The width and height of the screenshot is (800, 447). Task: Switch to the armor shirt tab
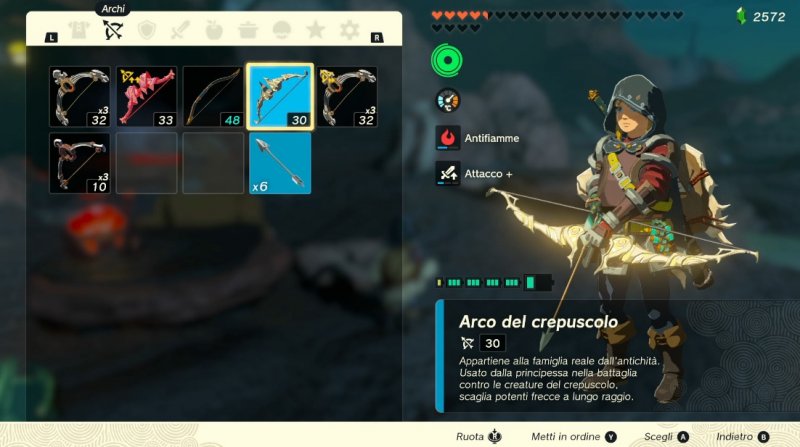79,30
